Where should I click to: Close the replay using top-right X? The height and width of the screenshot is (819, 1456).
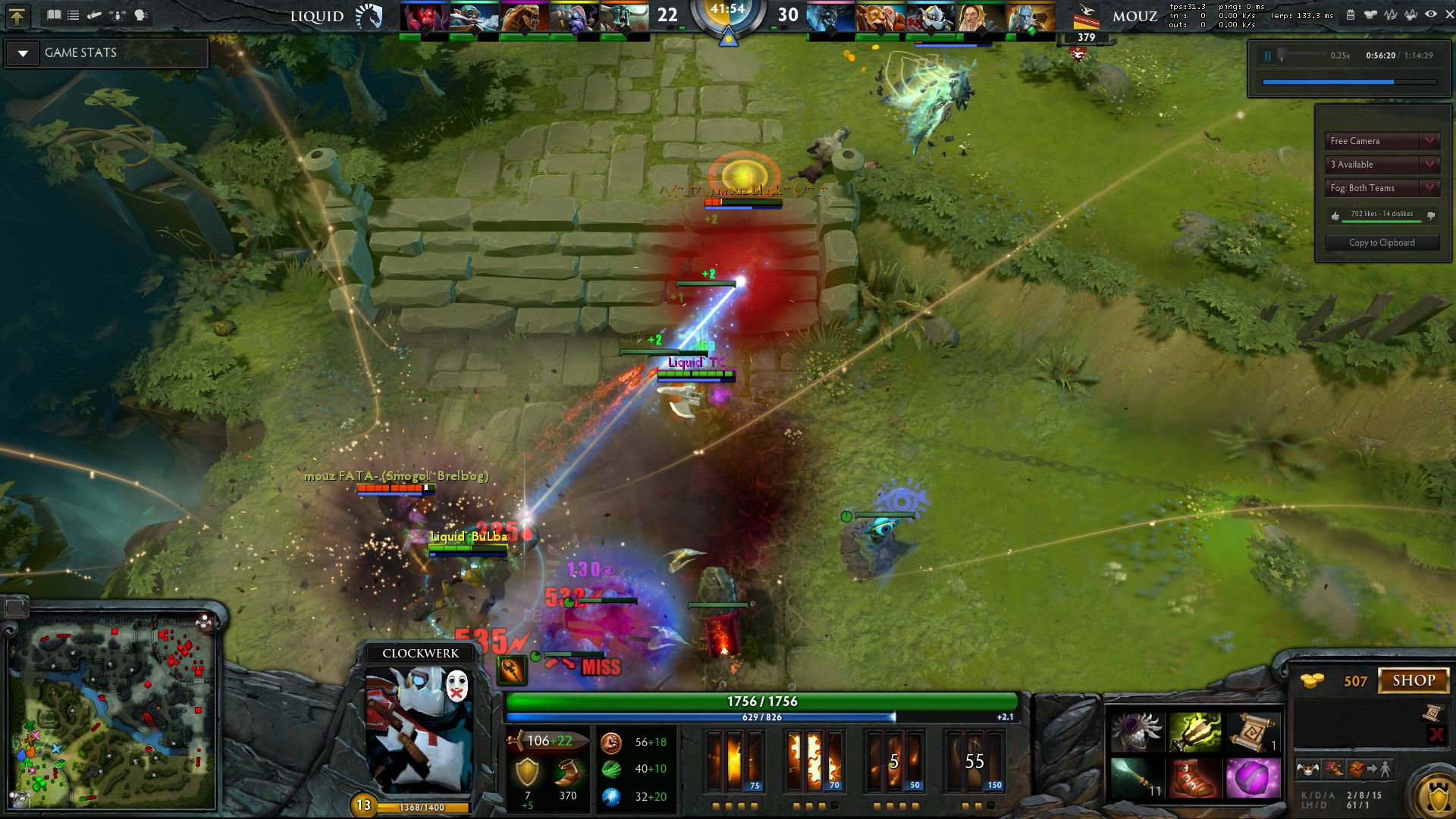1449,14
